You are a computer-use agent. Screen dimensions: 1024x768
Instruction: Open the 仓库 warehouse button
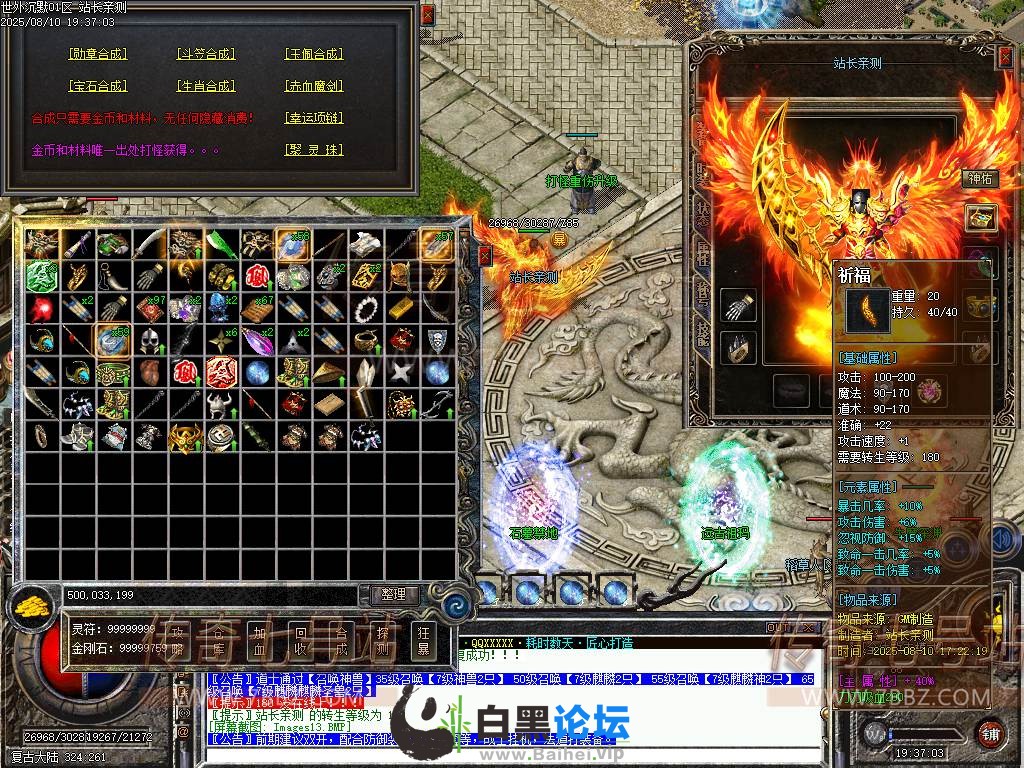[x=219, y=640]
